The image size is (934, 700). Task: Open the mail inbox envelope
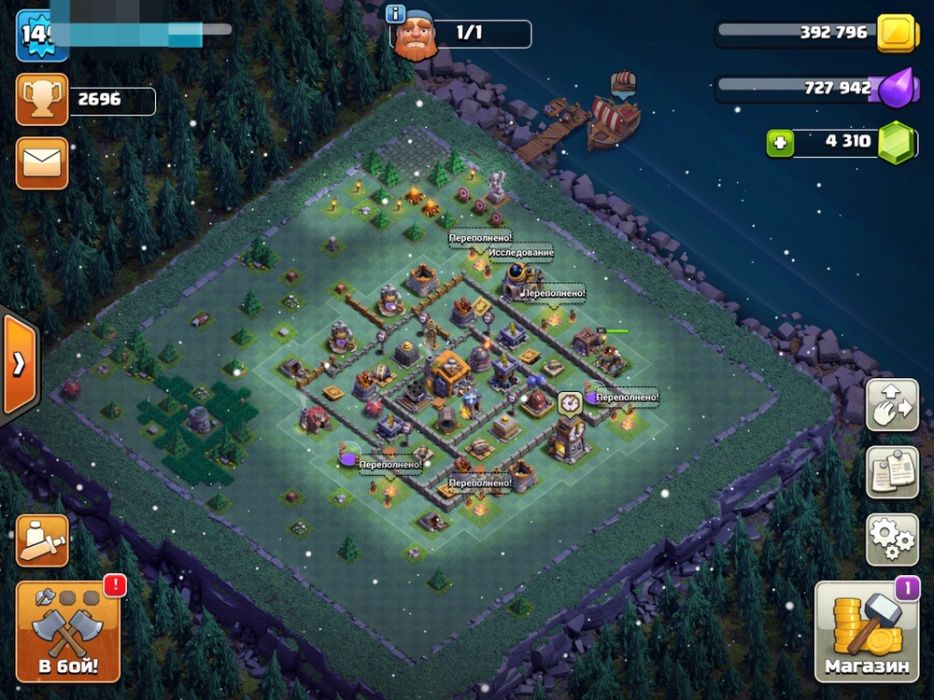click(x=42, y=163)
